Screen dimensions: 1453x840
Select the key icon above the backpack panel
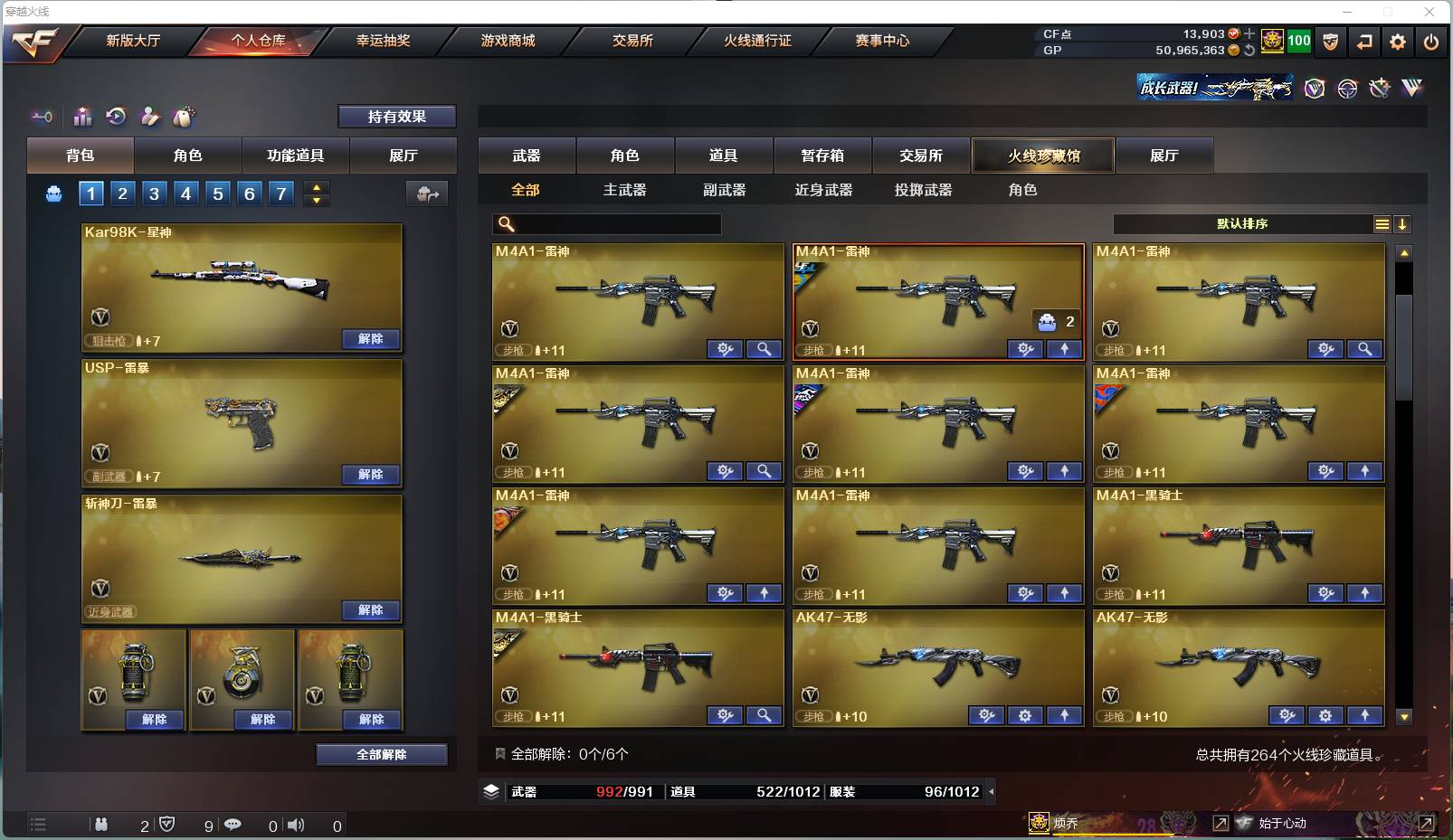pos(41,116)
